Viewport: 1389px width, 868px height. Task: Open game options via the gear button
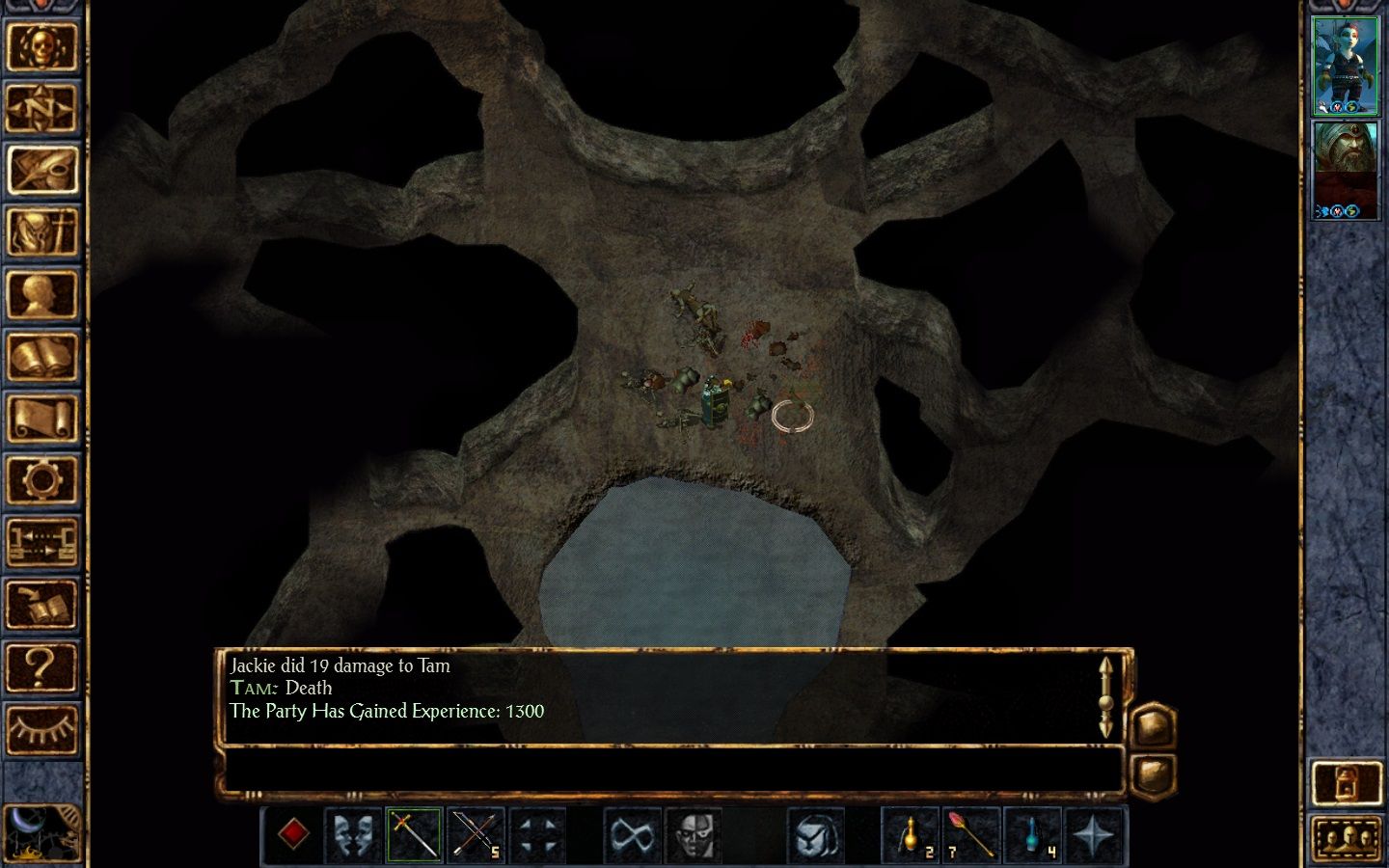tap(41, 480)
